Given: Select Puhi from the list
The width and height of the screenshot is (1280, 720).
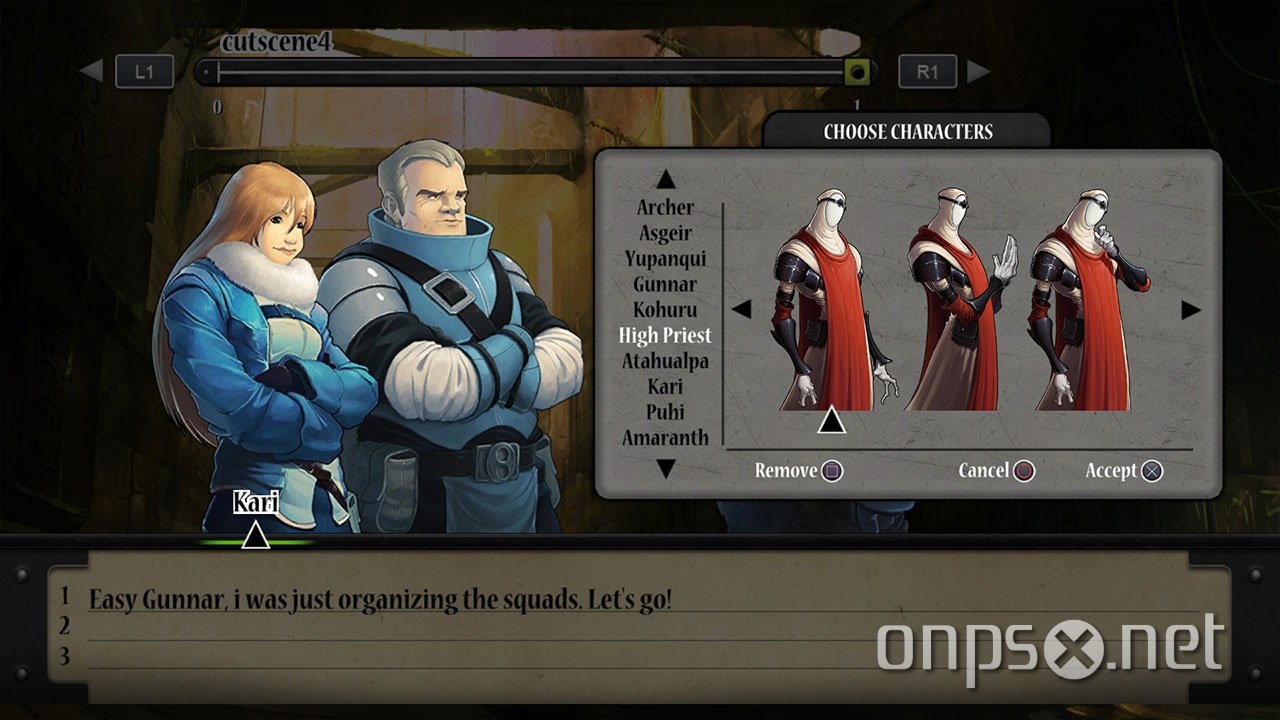Looking at the screenshot, I should [x=665, y=412].
